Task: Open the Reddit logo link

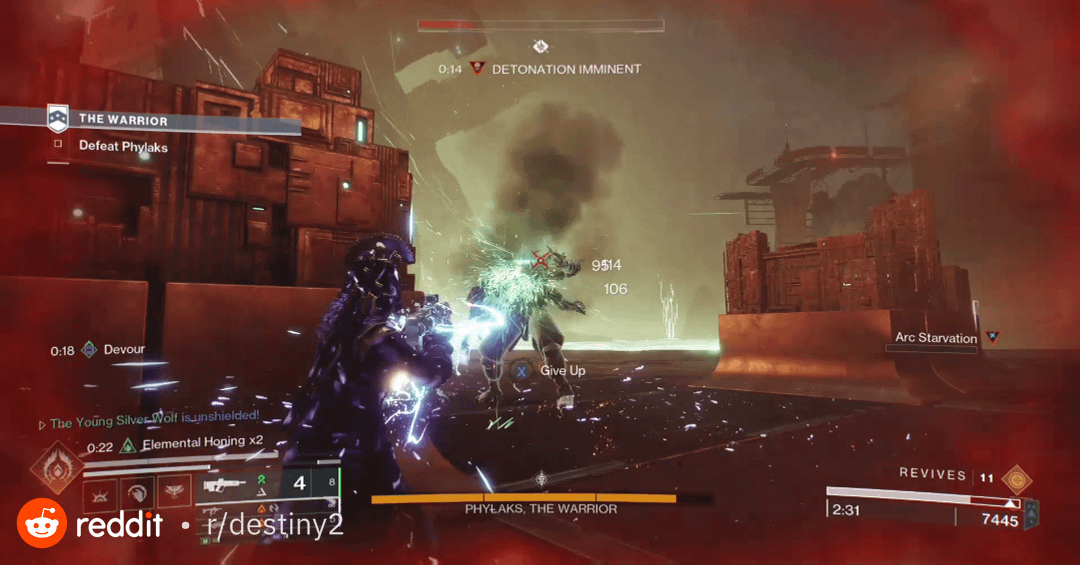Action: pyautogui.click(x=42, y=523)
